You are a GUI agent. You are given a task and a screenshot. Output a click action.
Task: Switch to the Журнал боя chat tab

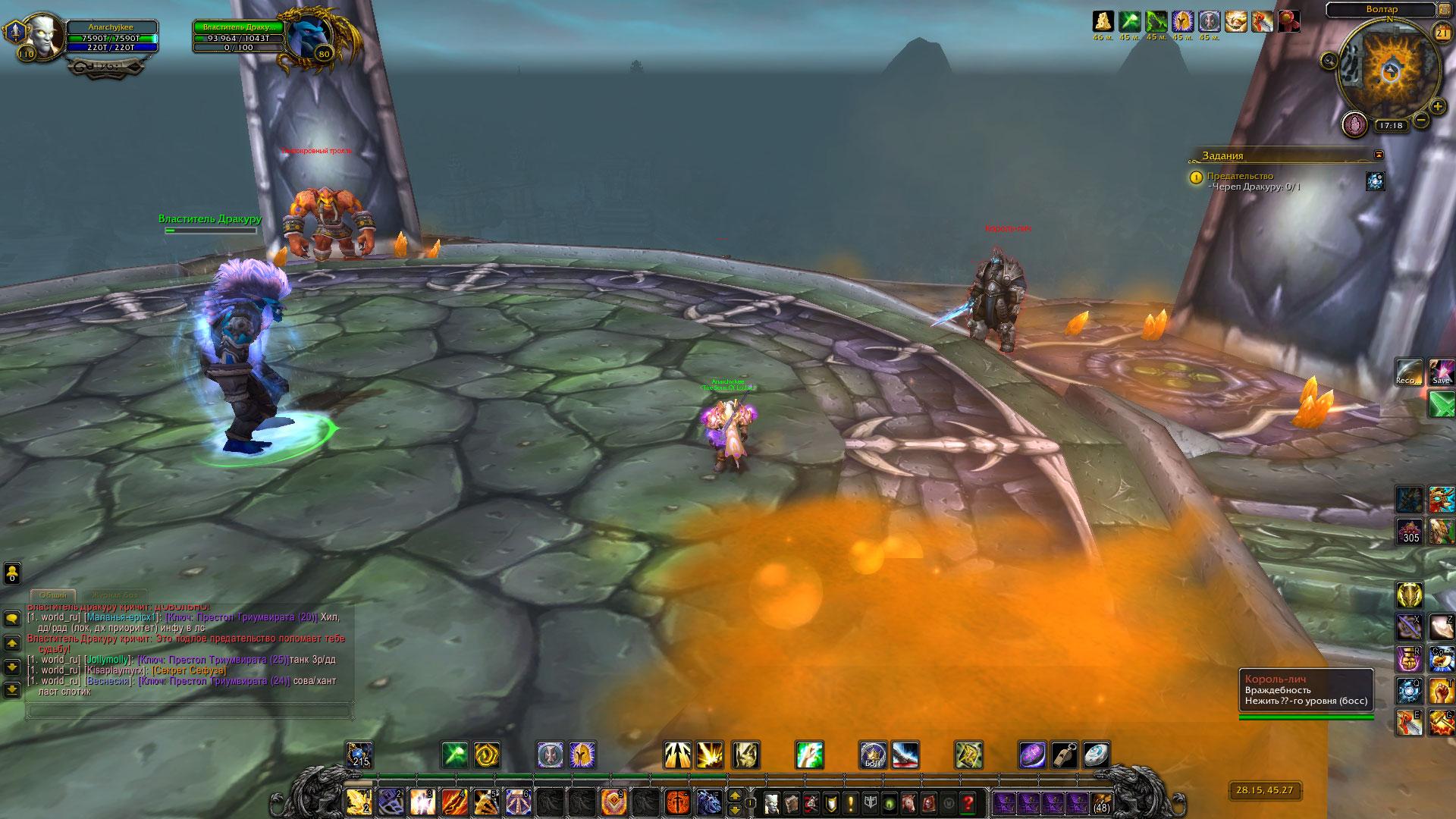pyautogui.click(x=115, y=595)
